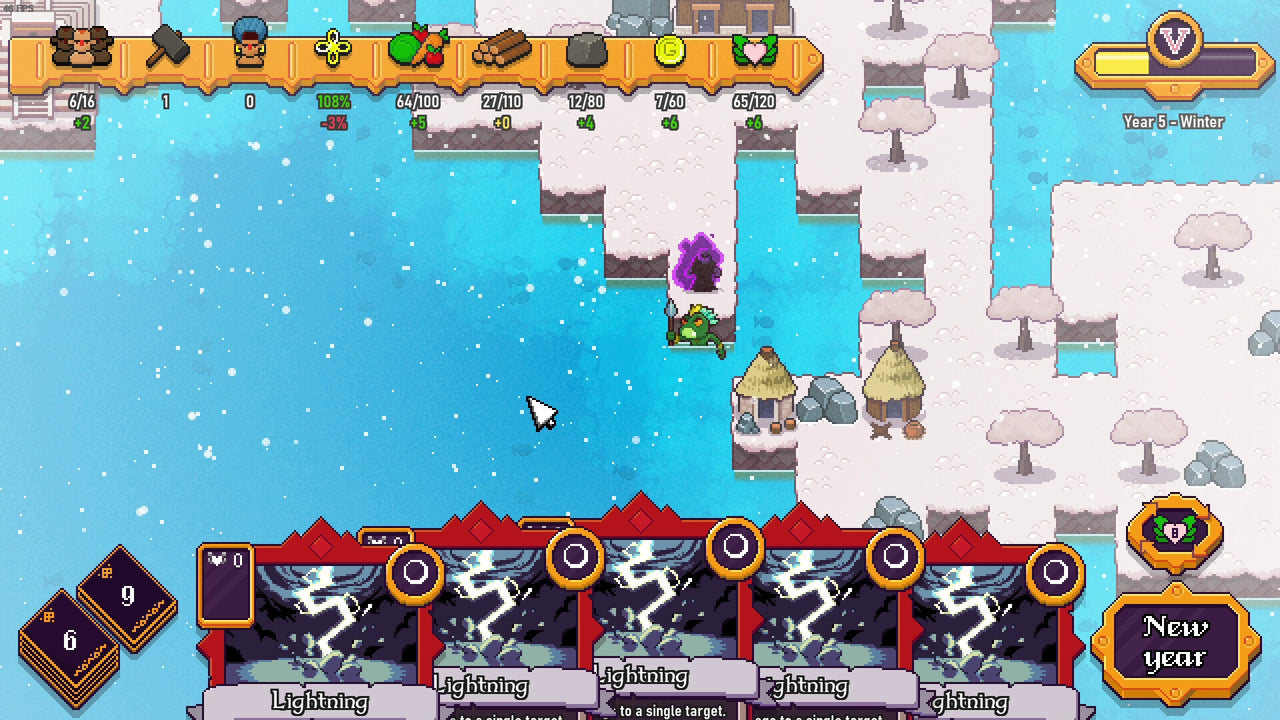Select the wood logs resource icon
Viewport: 1280px width, 720px height.
[504, 47]
